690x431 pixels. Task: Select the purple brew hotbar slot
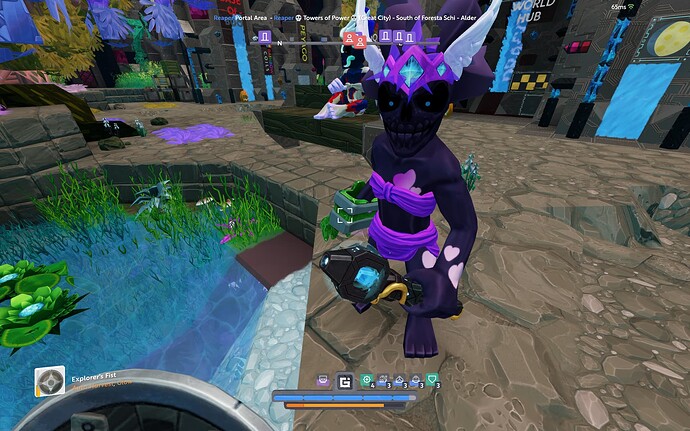click(324, 380)
